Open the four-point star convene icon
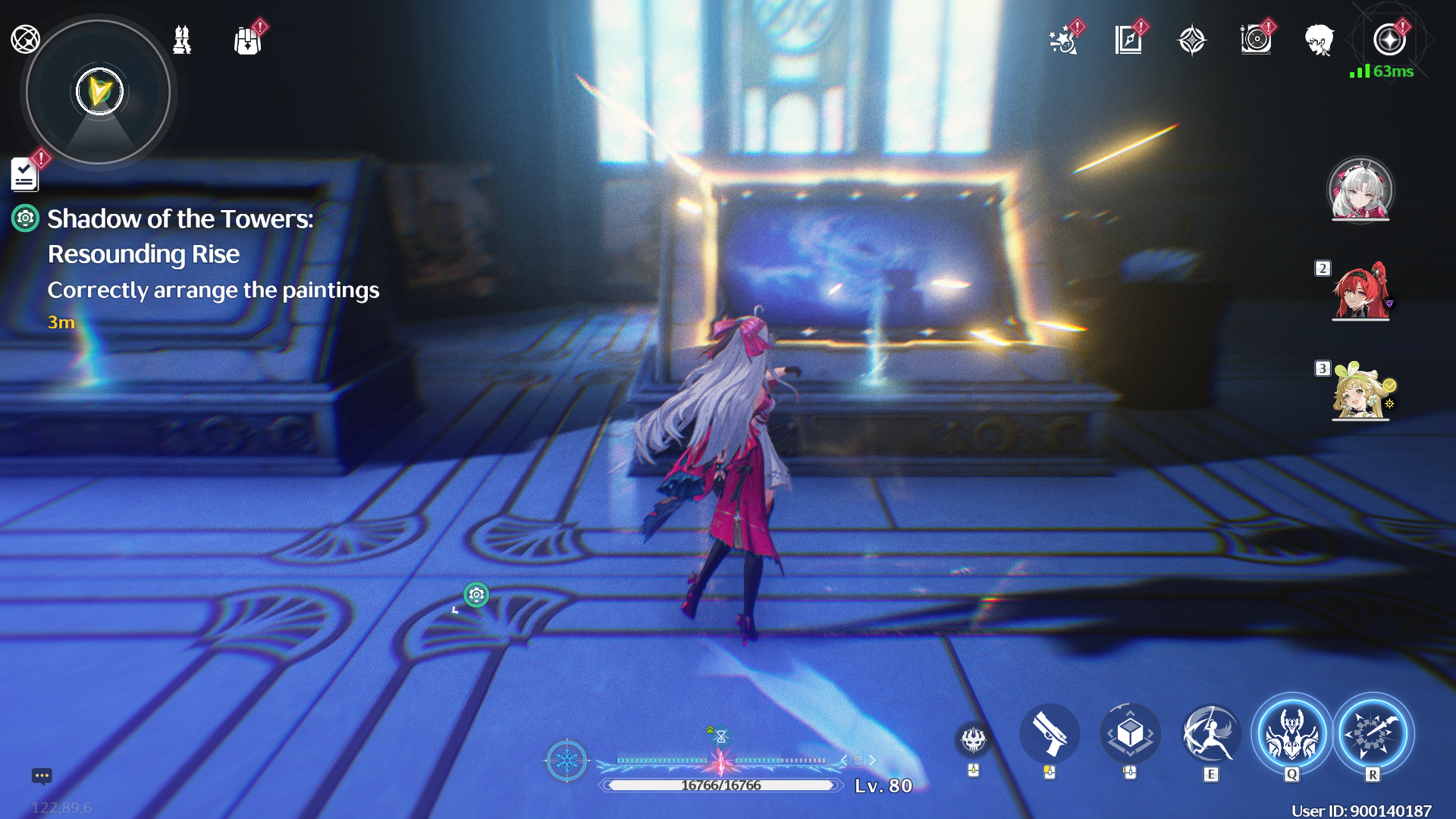Screen dimensions: 1456x819 click(1191, 40)
